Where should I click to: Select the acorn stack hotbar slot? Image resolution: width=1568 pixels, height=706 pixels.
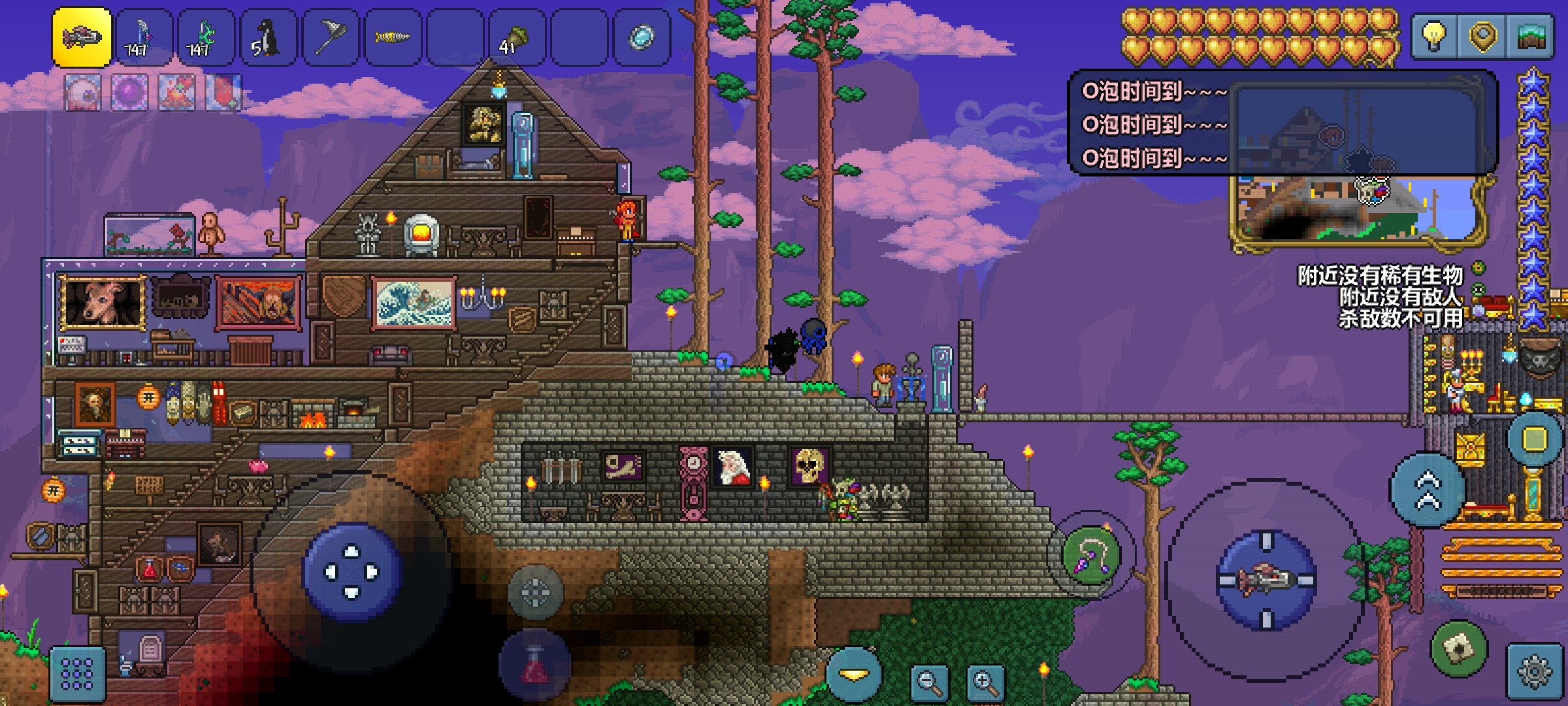517,37
